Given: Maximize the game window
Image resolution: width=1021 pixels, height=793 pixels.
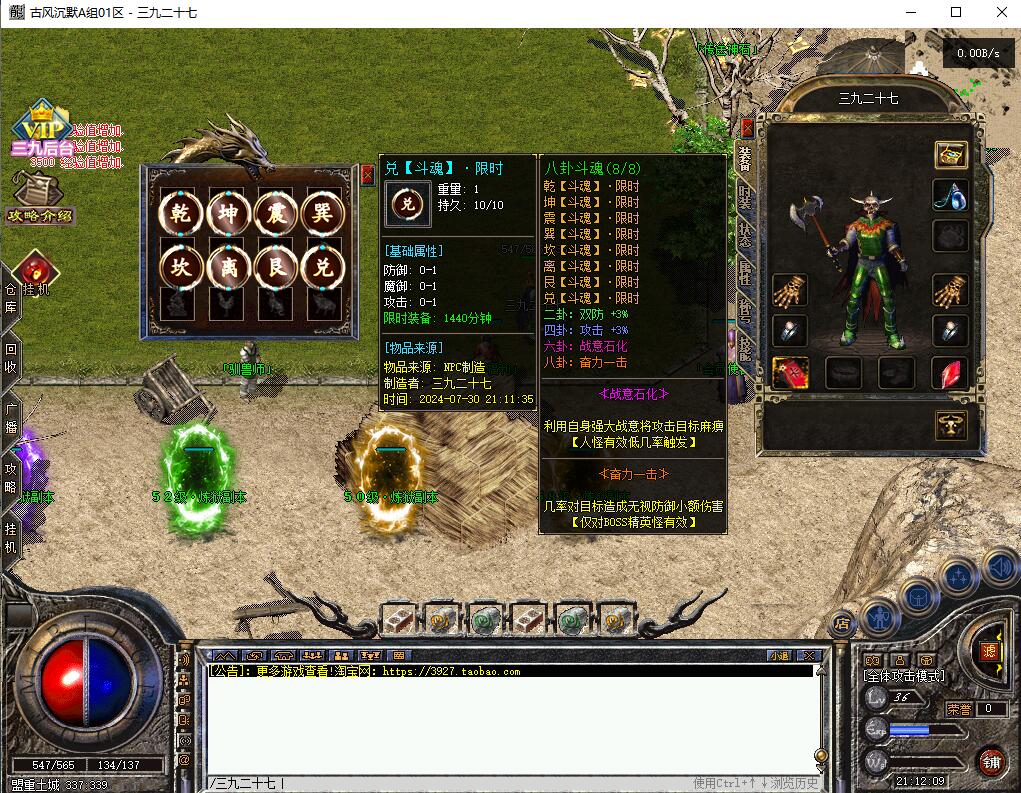Looking at the screenshot, I should [x=956, y=12].
